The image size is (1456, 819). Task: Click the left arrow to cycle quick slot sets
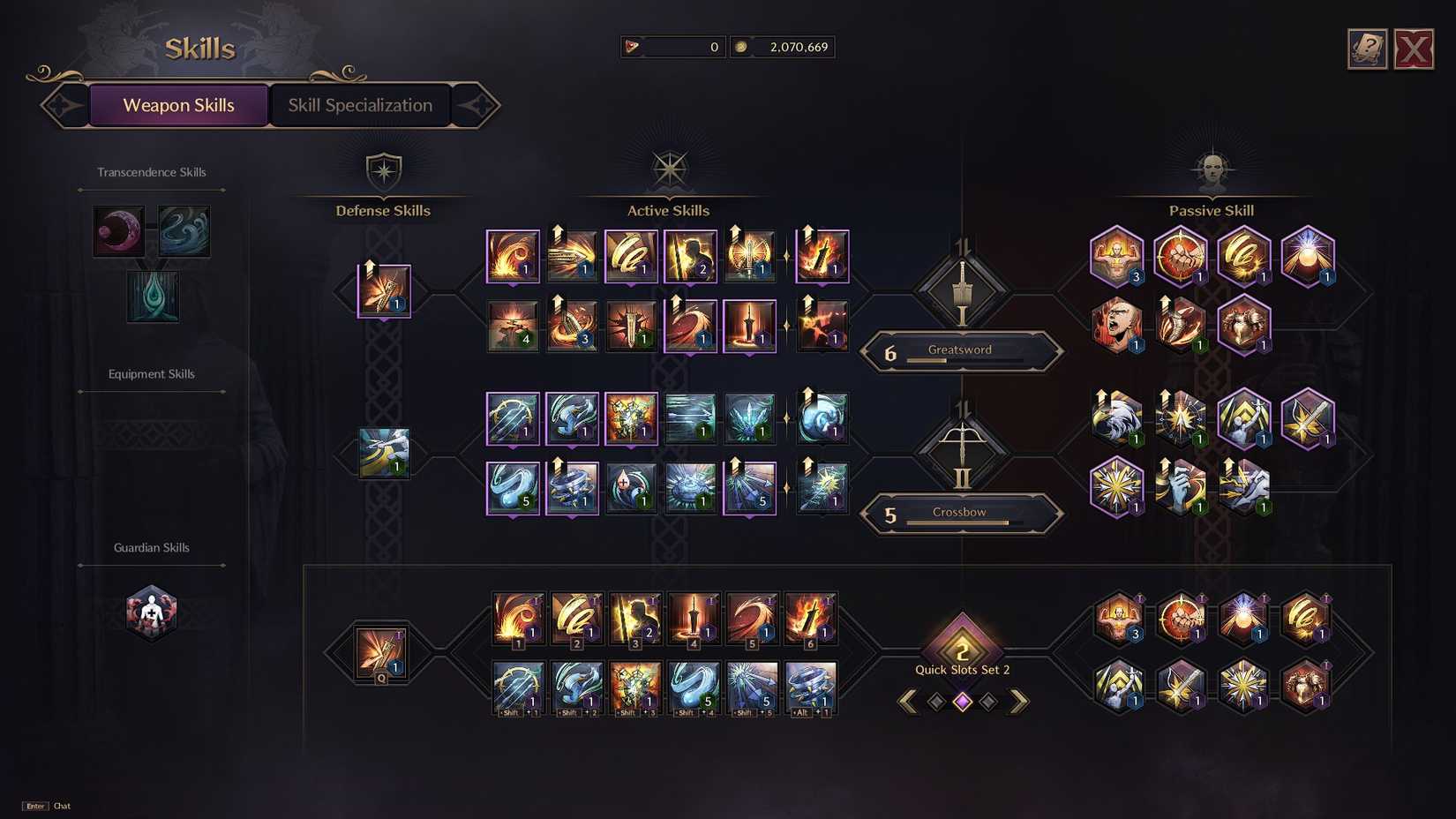pos(909,700)
